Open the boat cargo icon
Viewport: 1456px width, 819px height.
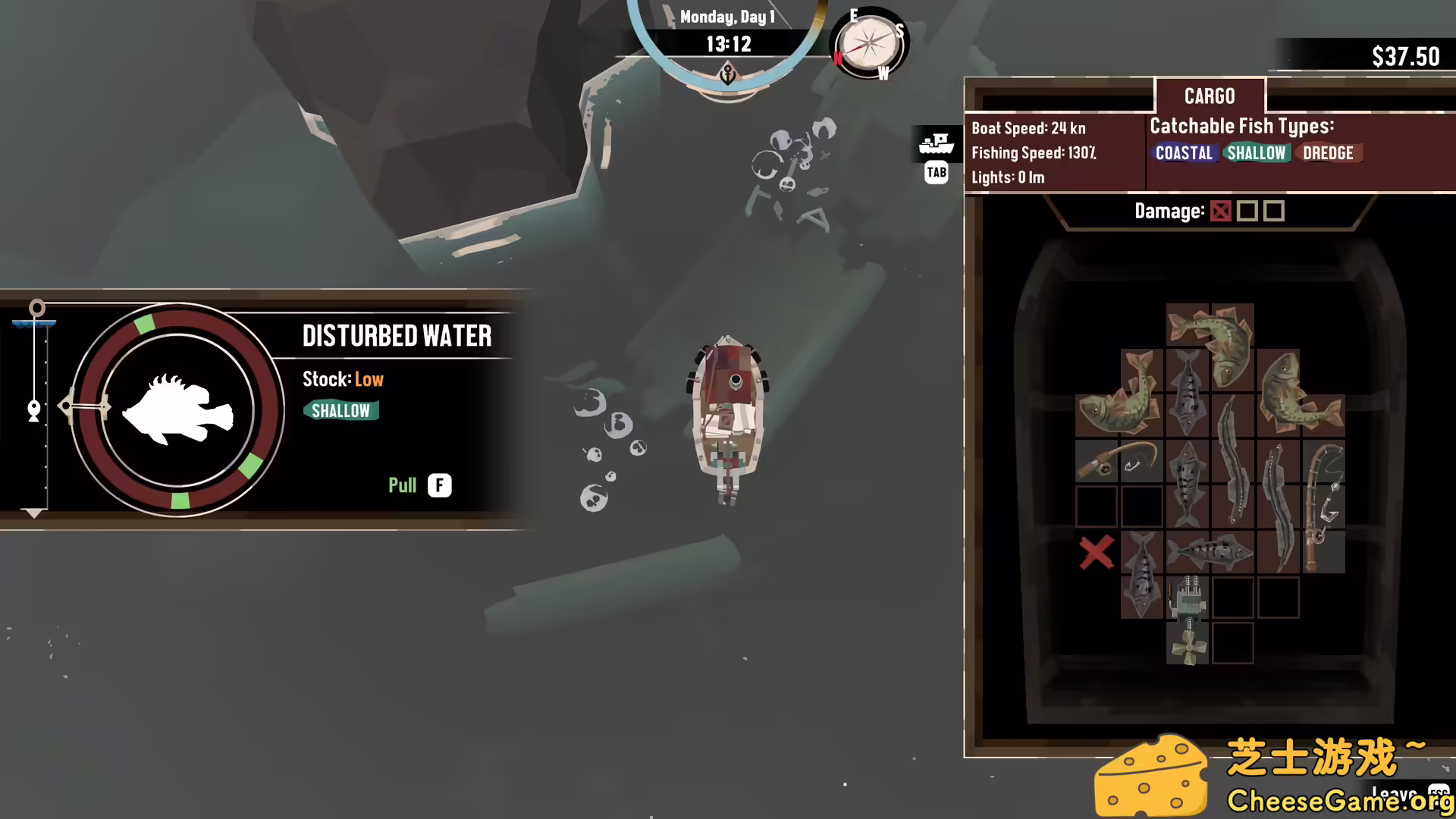[x=936, y=143]
